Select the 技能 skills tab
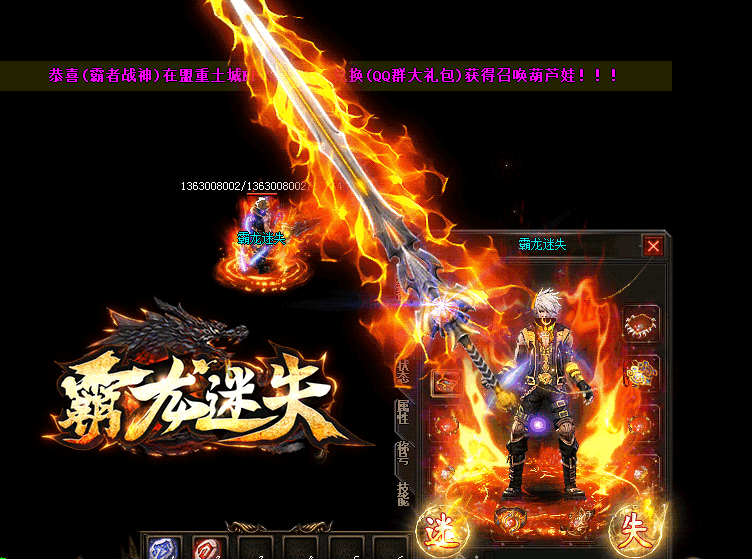Viewport: 752px width, 559px height. [x=404, y=494]
